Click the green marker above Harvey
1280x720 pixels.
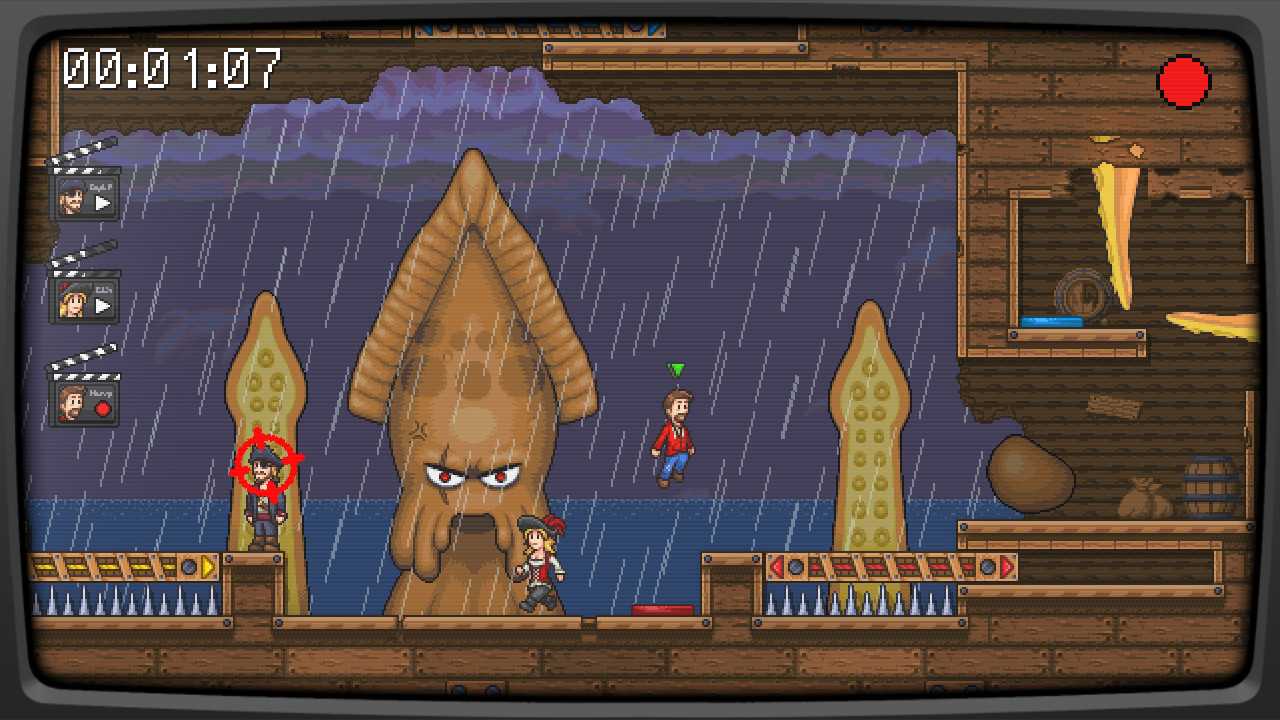tap(677, 370)
